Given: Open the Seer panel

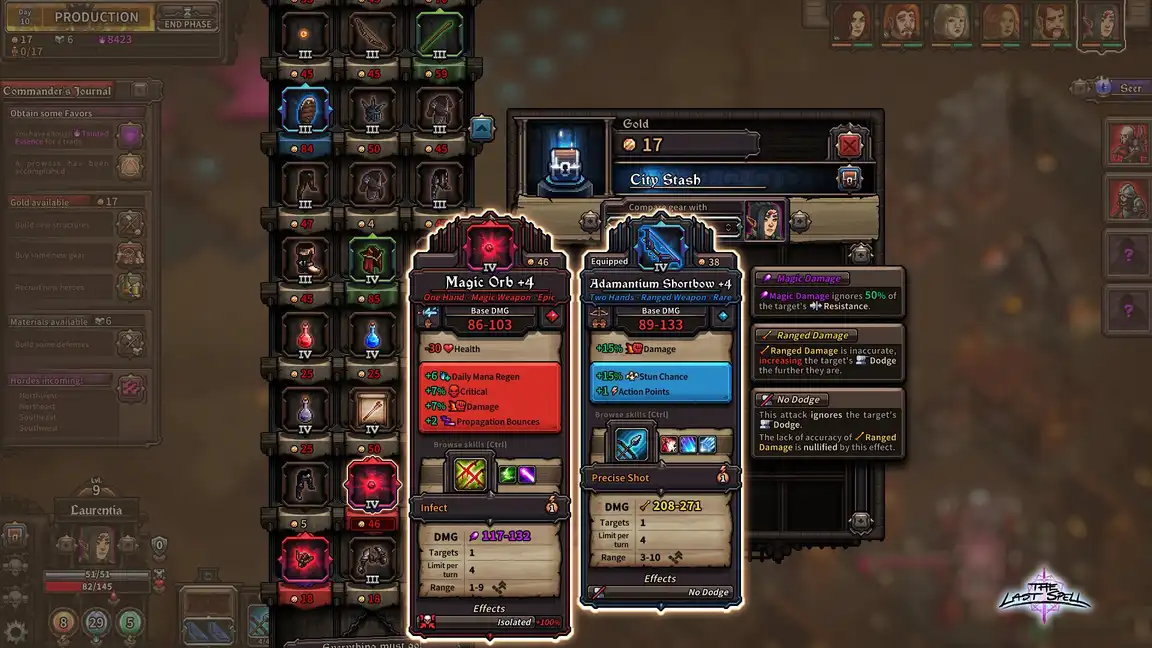Looking at the screenshot, I should (1118, 88).
